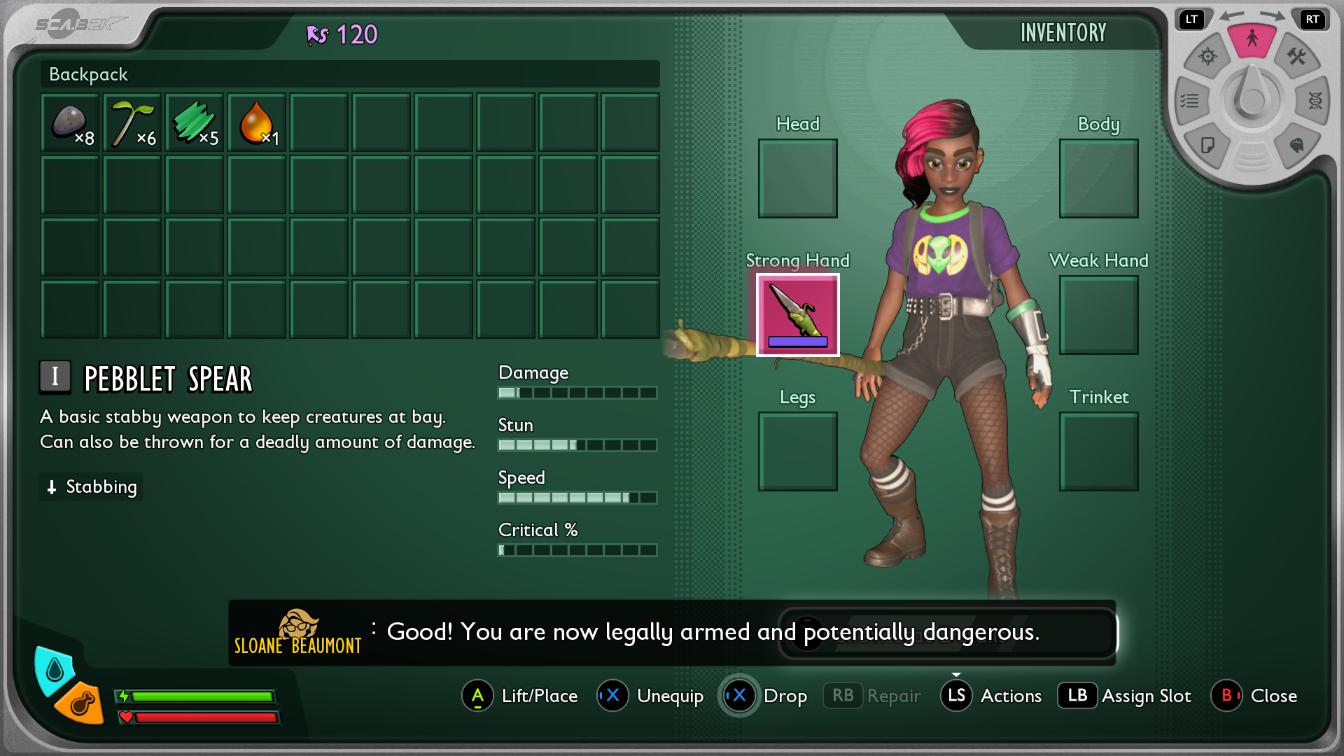Select the grey pebble stack in backpack

tap(70, 123)
